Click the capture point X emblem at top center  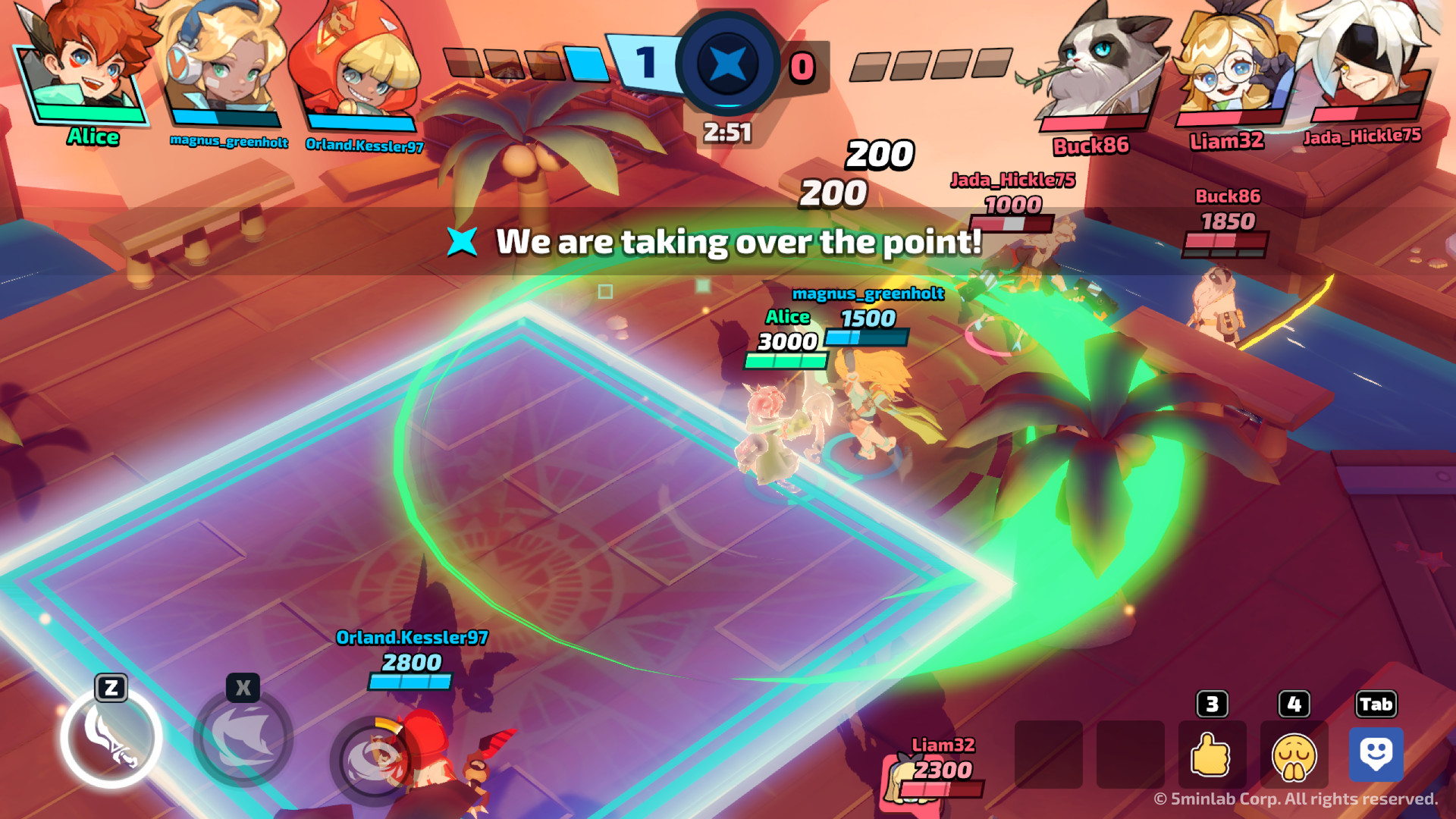tap(726, 67)
